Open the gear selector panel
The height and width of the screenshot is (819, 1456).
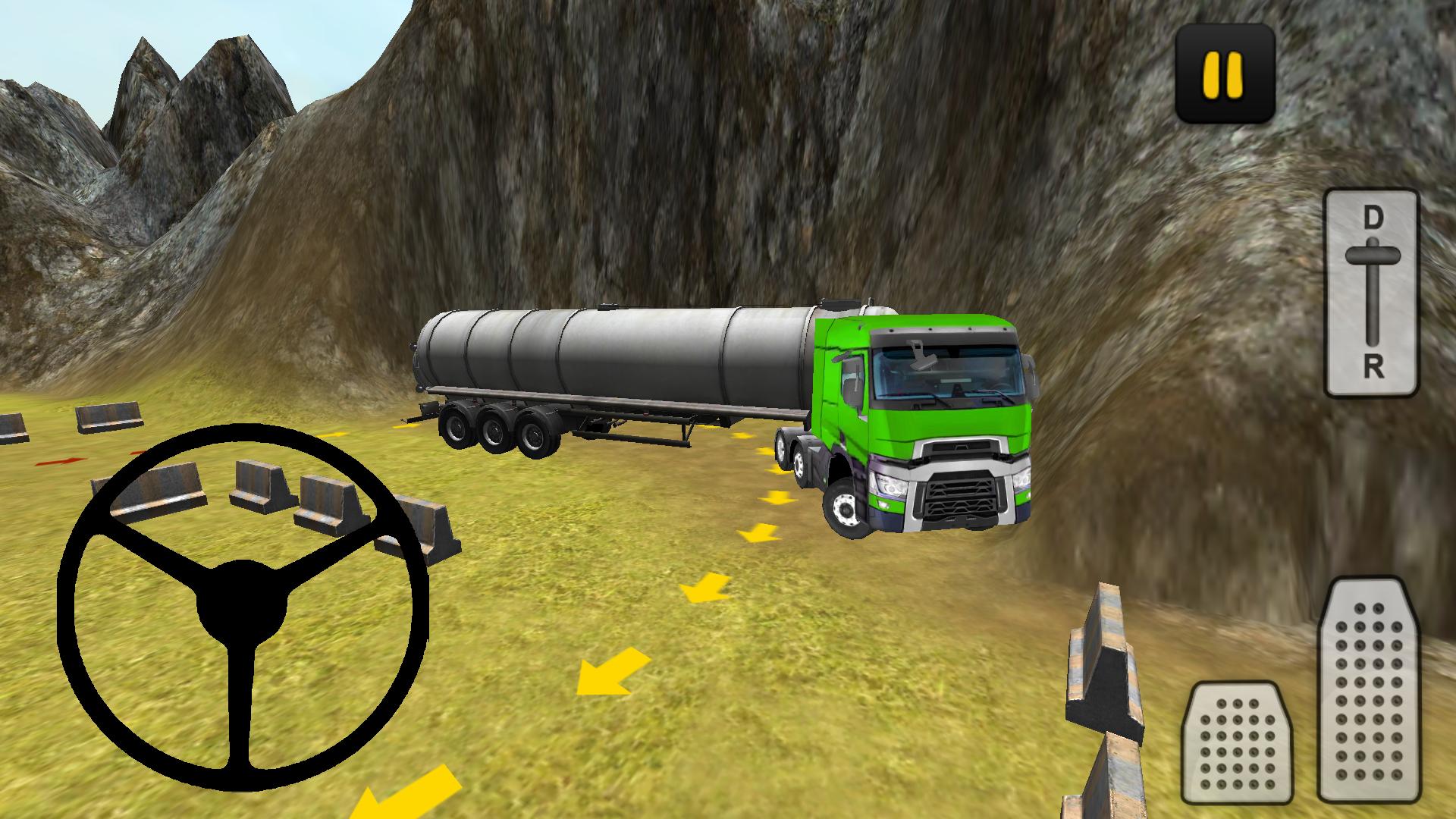click(x=1368, y=292)
